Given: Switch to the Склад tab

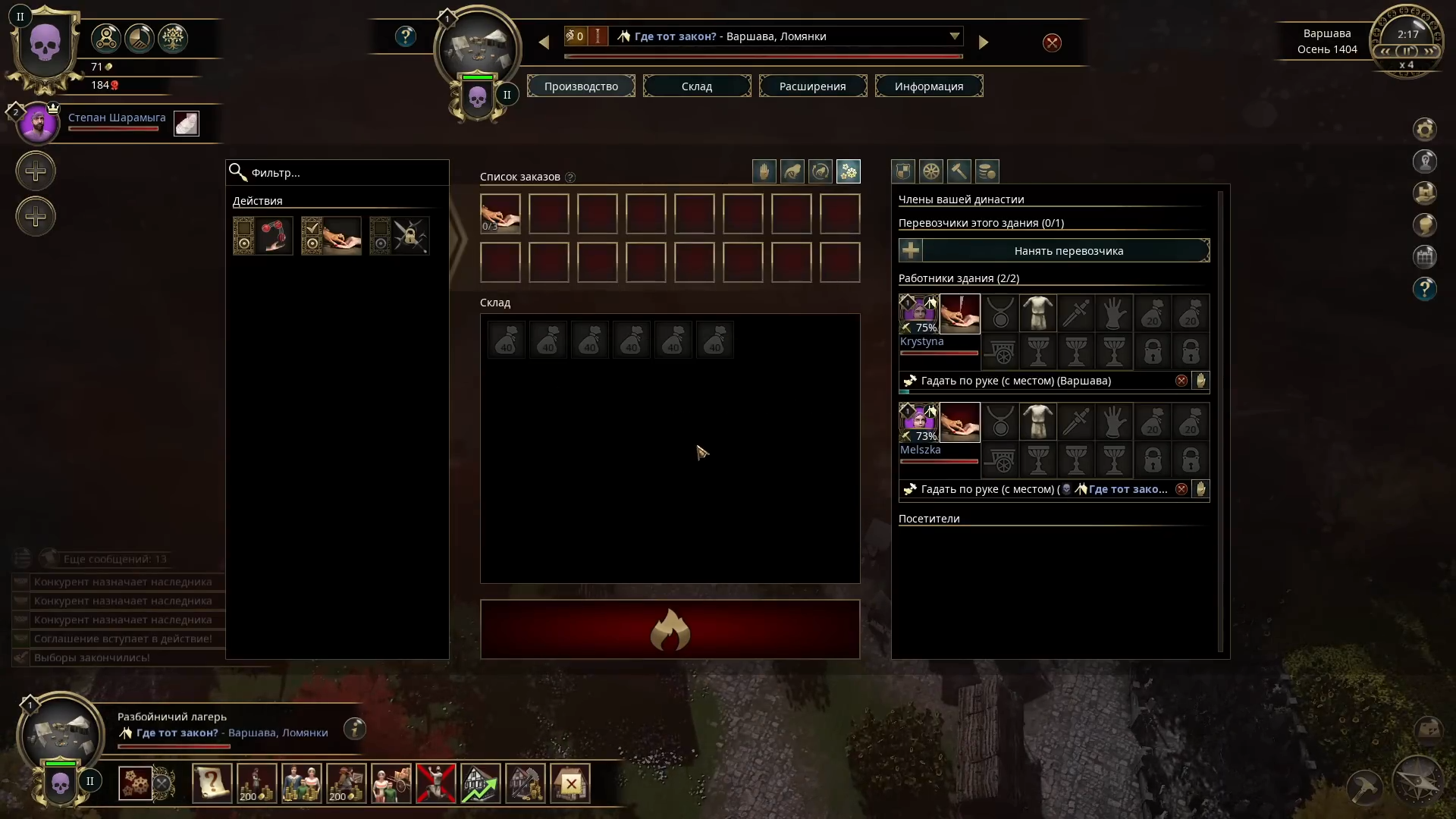Looking at the screenshot, I should (696, 86).
